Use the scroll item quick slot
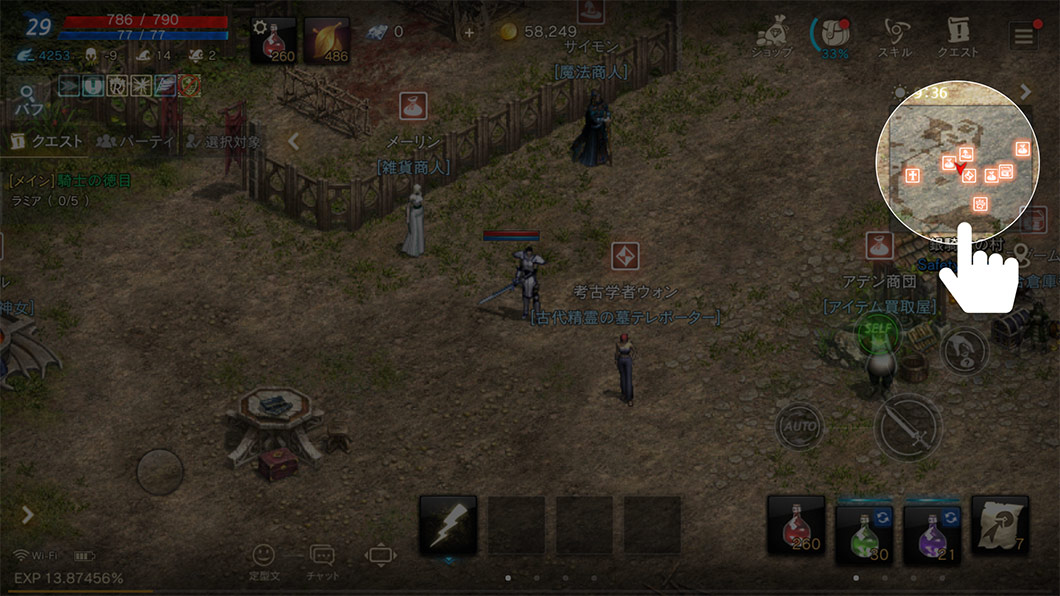This screenshot has height=596, width=1060. (x=999, y=526)
